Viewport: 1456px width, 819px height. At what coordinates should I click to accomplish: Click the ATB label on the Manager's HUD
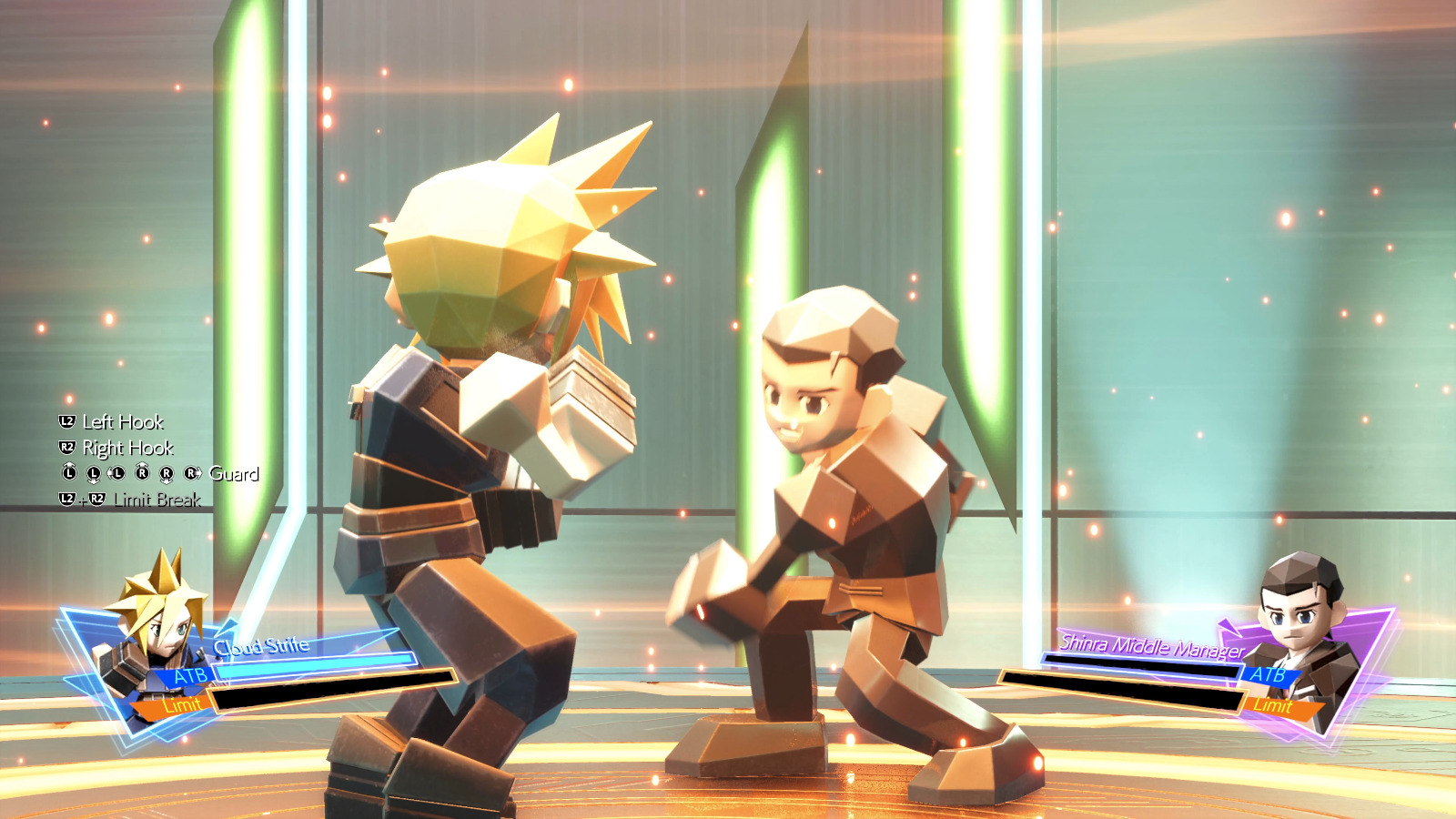(1270, 676)
